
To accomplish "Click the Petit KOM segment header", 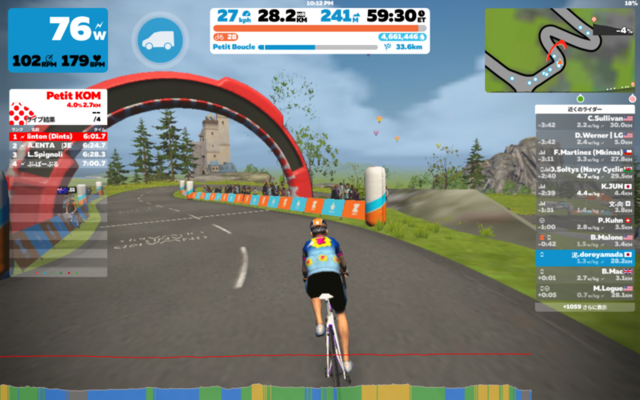I will coord(59,102).
